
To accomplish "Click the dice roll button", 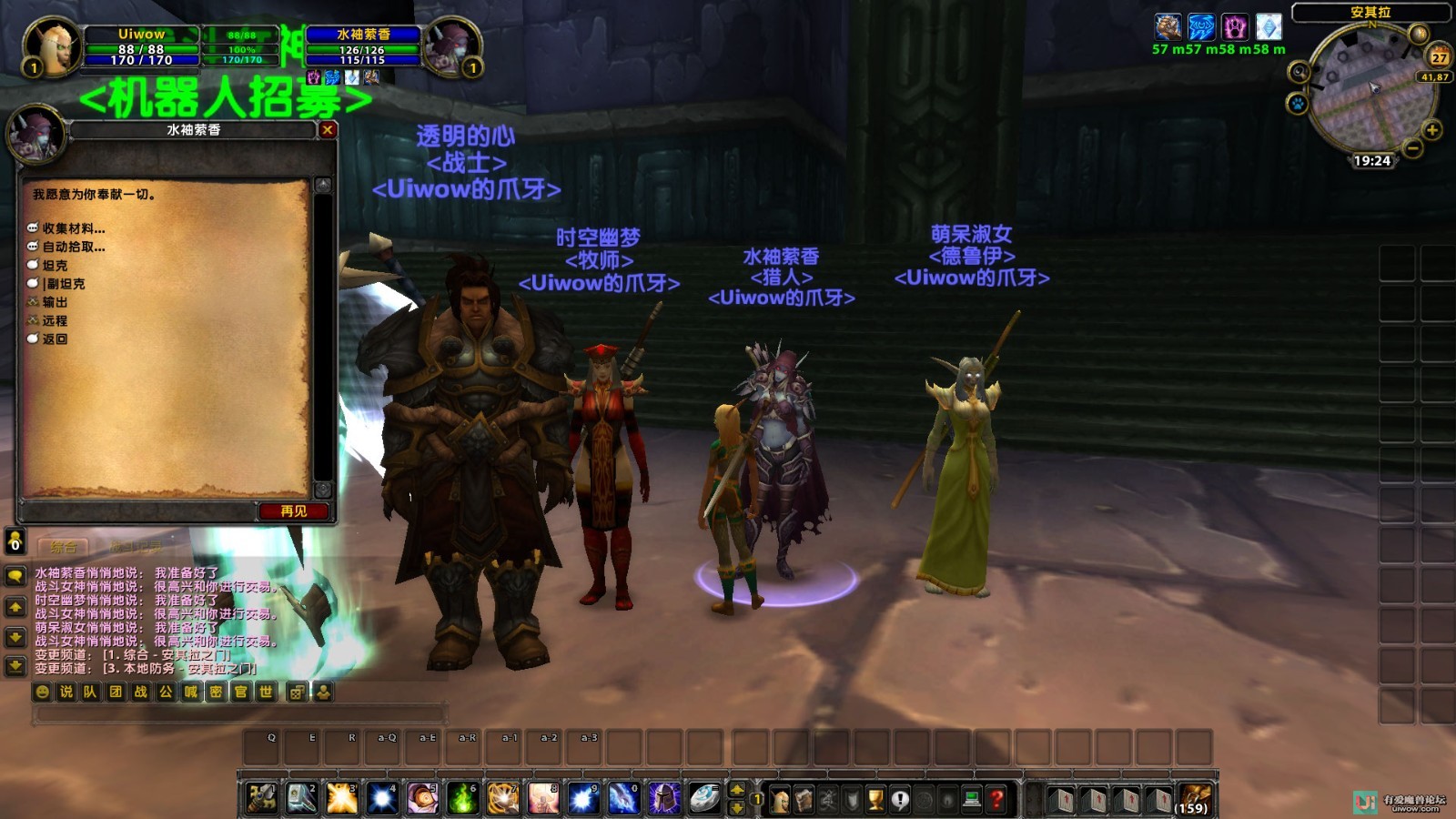I will pyautogui.click(x=297, y=693).
